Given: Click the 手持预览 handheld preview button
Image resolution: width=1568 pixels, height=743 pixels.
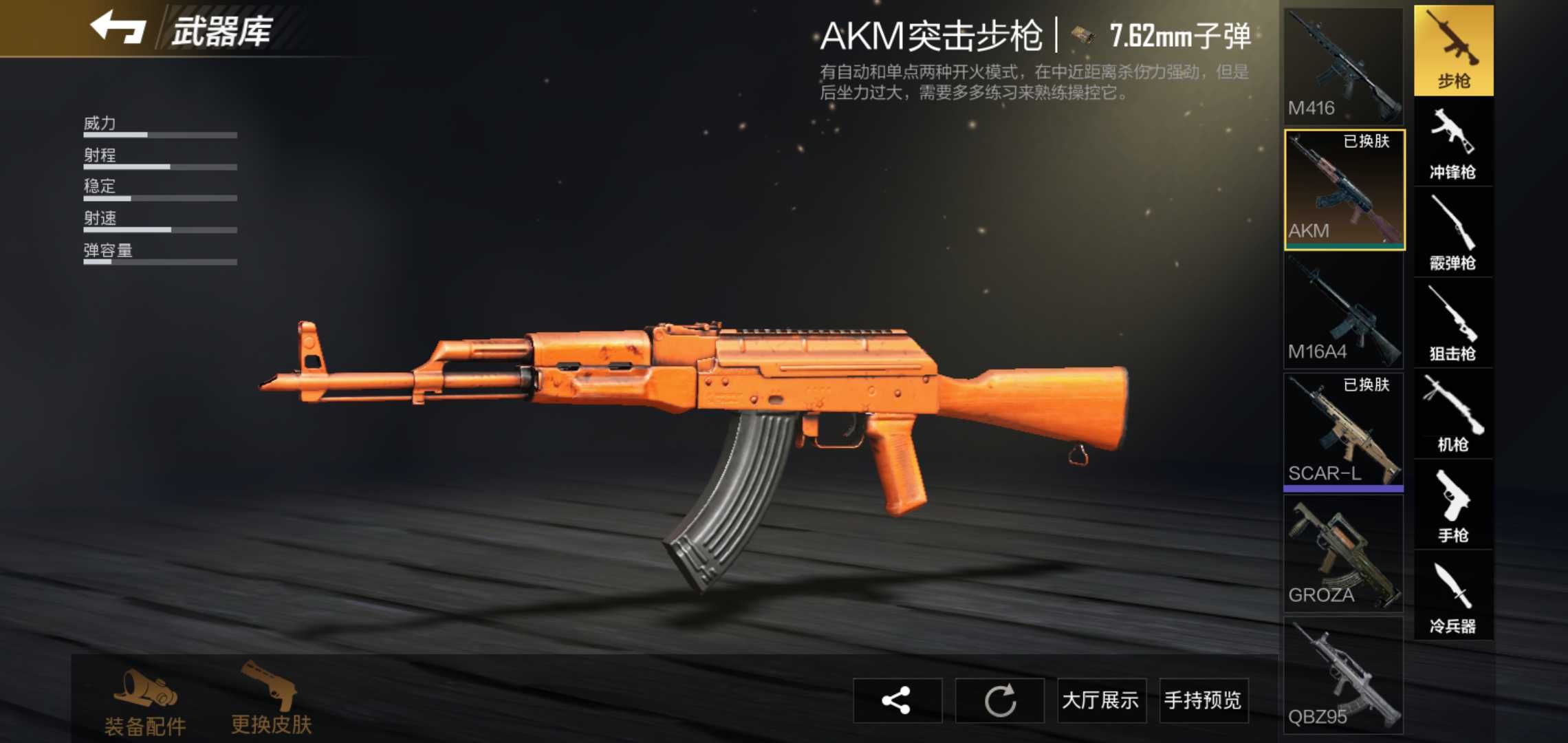Looking at the screenshot, I should tap(1203, 700).
